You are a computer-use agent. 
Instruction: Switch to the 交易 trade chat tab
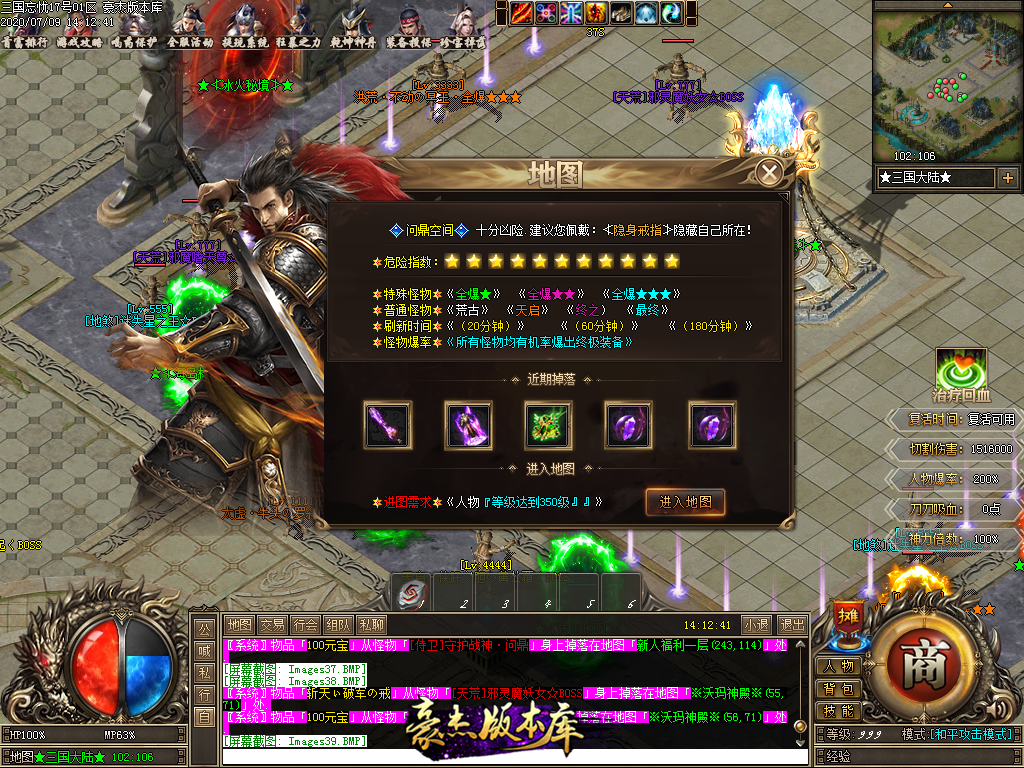pyautogui.click(x=272, y=624)
